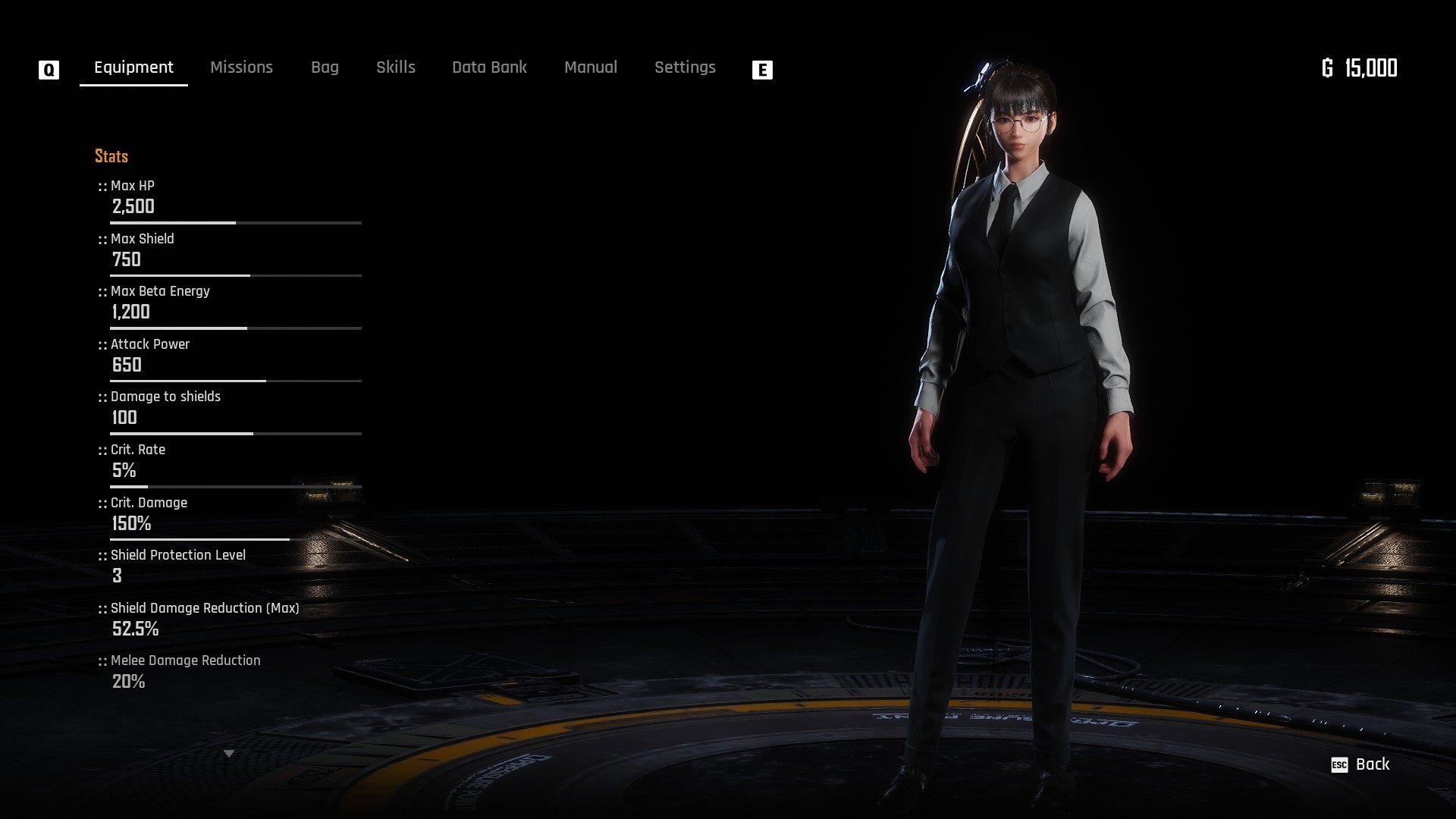The width and height of the screenshot is (1456, 819).
Task: Go to the Skills tab
Action: (396, 67)
